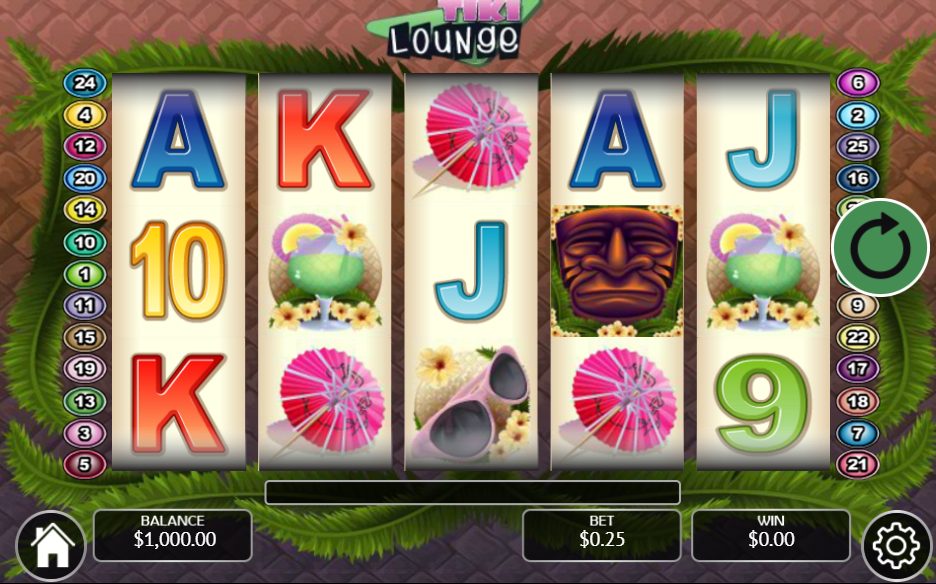Viewport: 936px width, 584px height.
Task: Choose payline number 7
Action: (857, 433)
